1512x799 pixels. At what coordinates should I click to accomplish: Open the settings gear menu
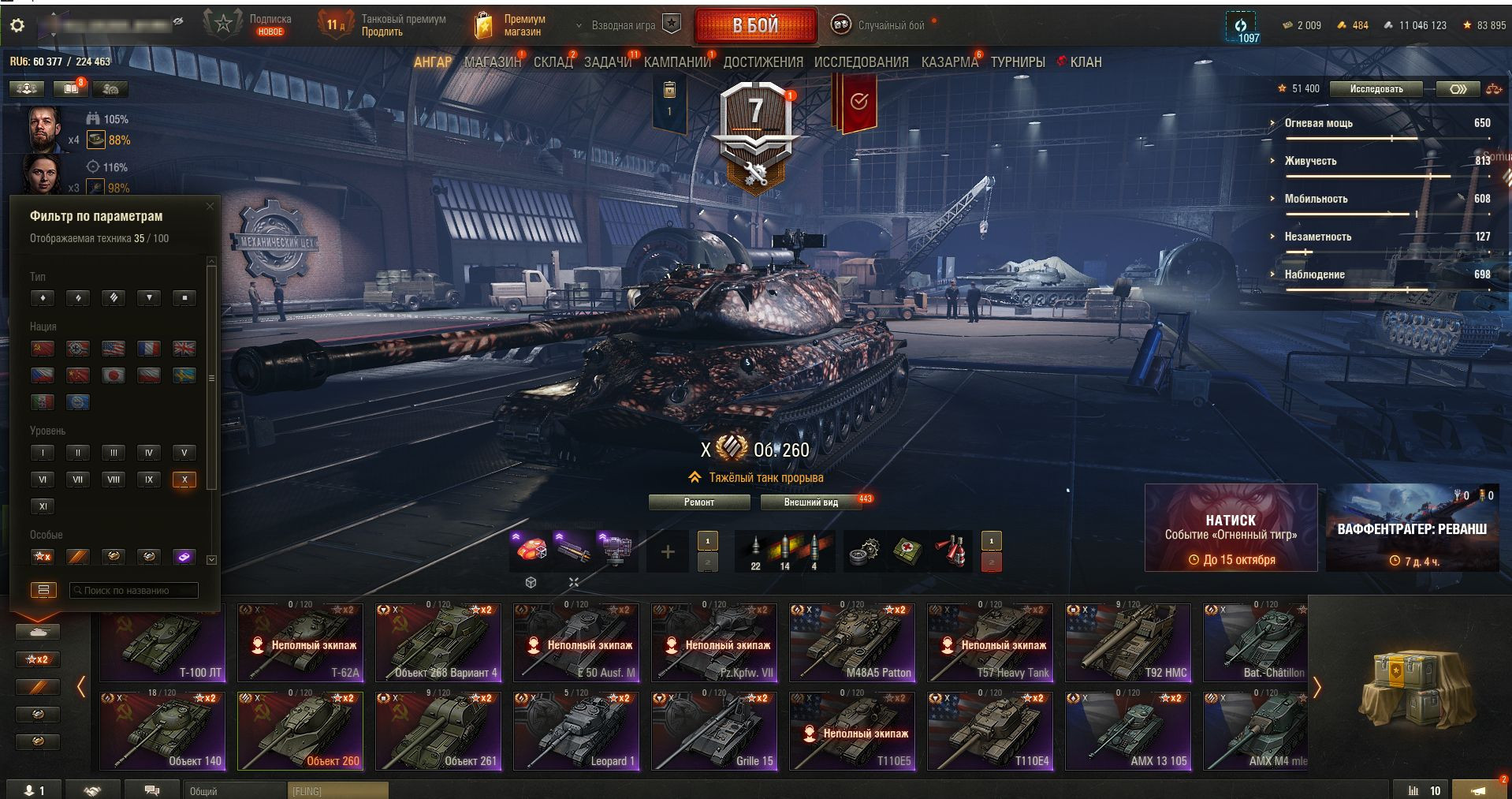(x=17, y=25)
